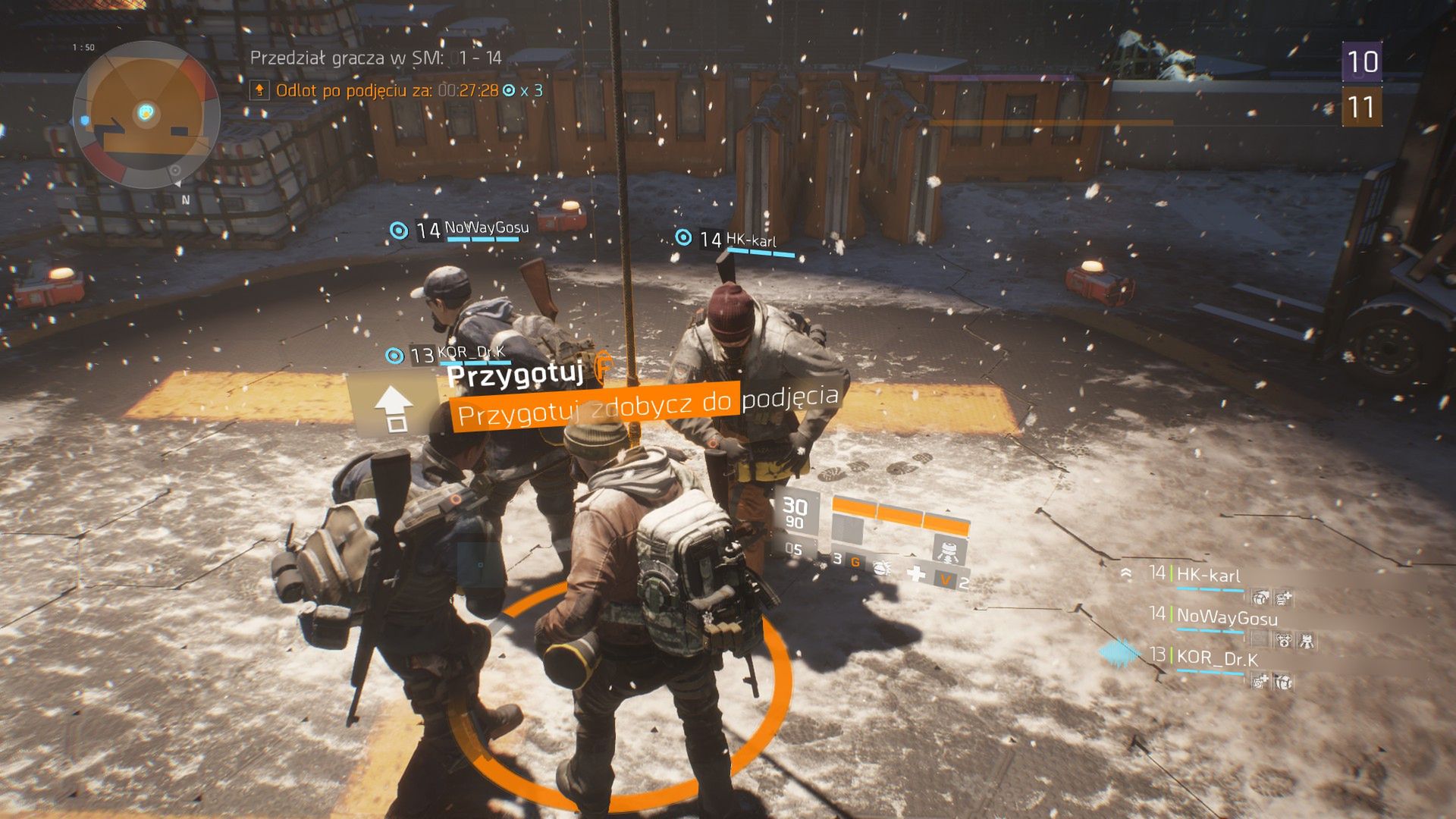Select the medkit icon next to V

[917, 574]
